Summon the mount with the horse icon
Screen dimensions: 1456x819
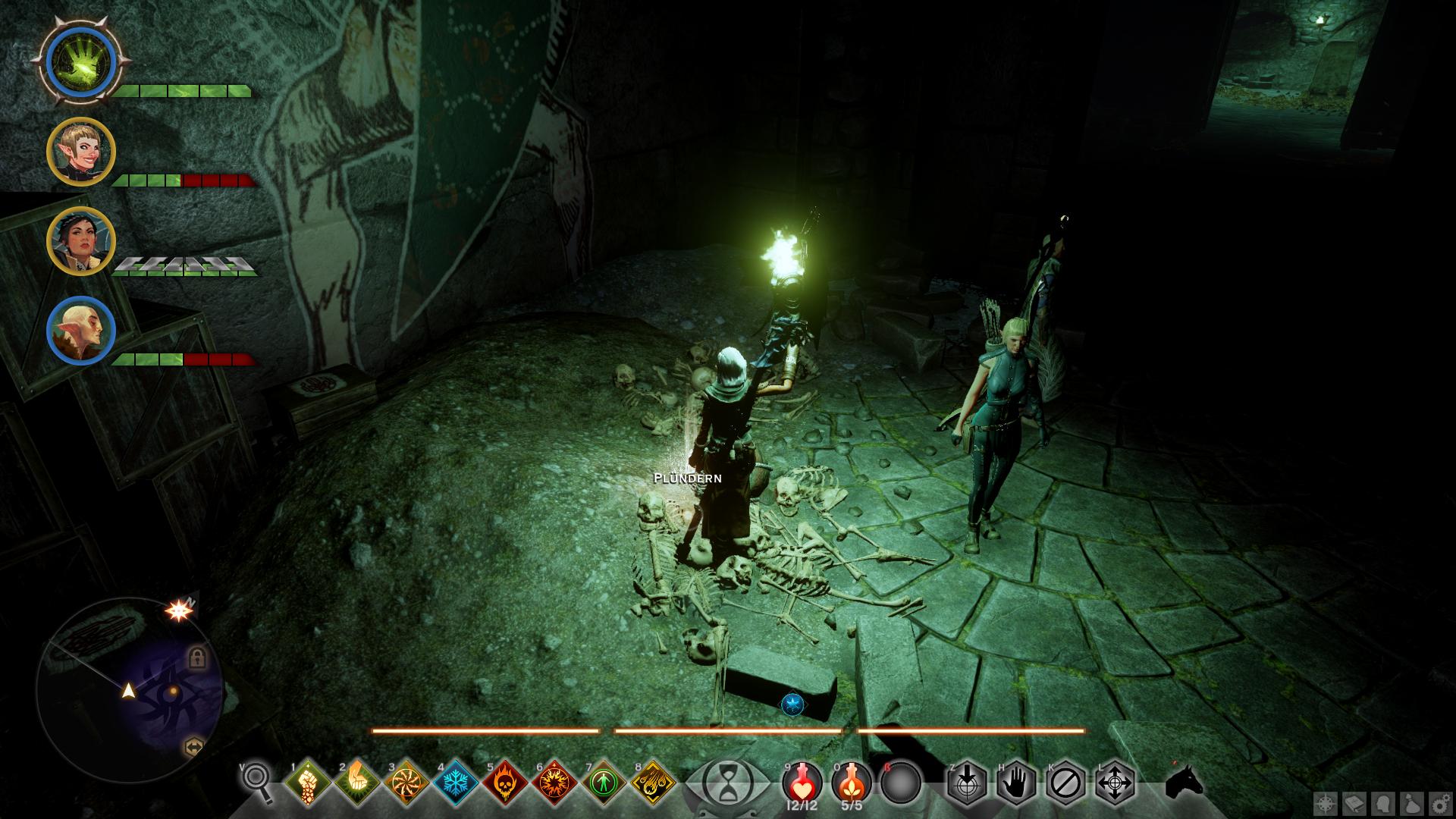tap(1184, 781)
